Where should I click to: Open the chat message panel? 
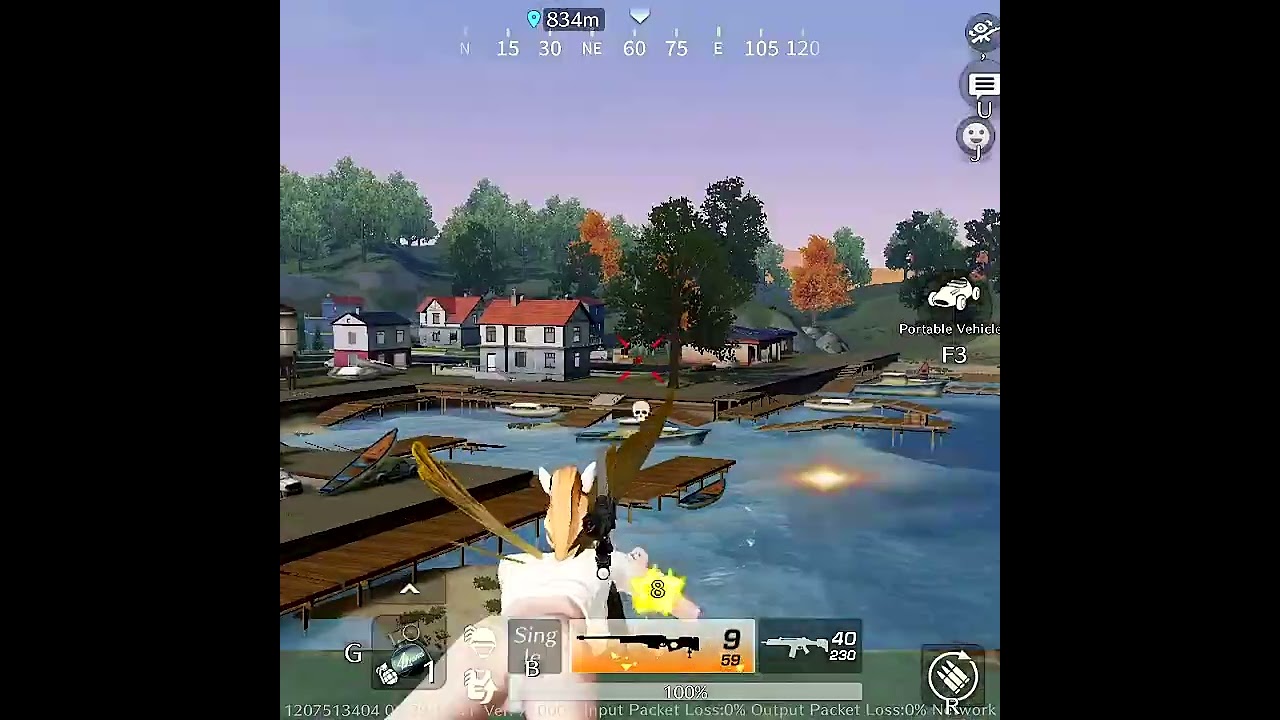click(x=983, y=85)
